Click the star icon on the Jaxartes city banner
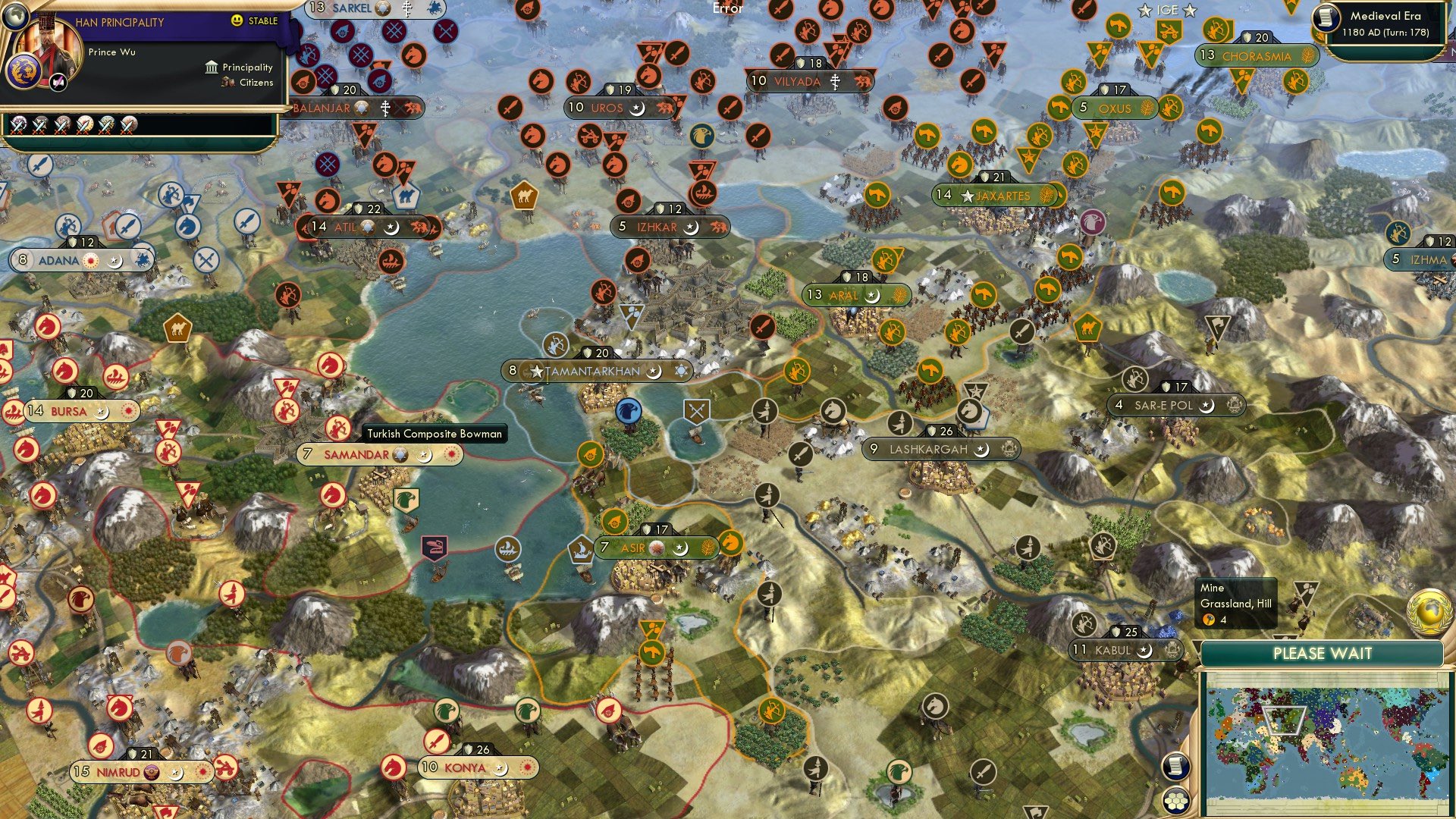Viewport: 1456px width, 819px height. pyautogui.click(x=968, y=196)
